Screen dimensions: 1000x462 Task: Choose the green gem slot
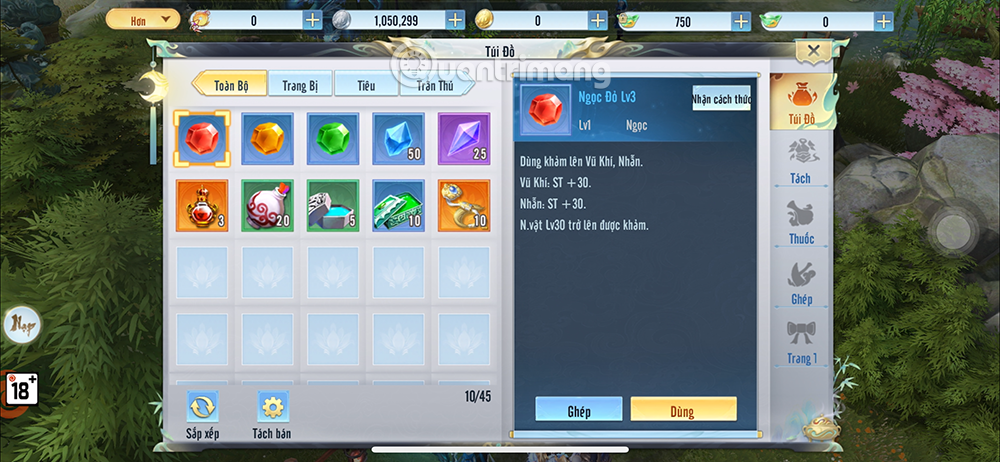332,137
